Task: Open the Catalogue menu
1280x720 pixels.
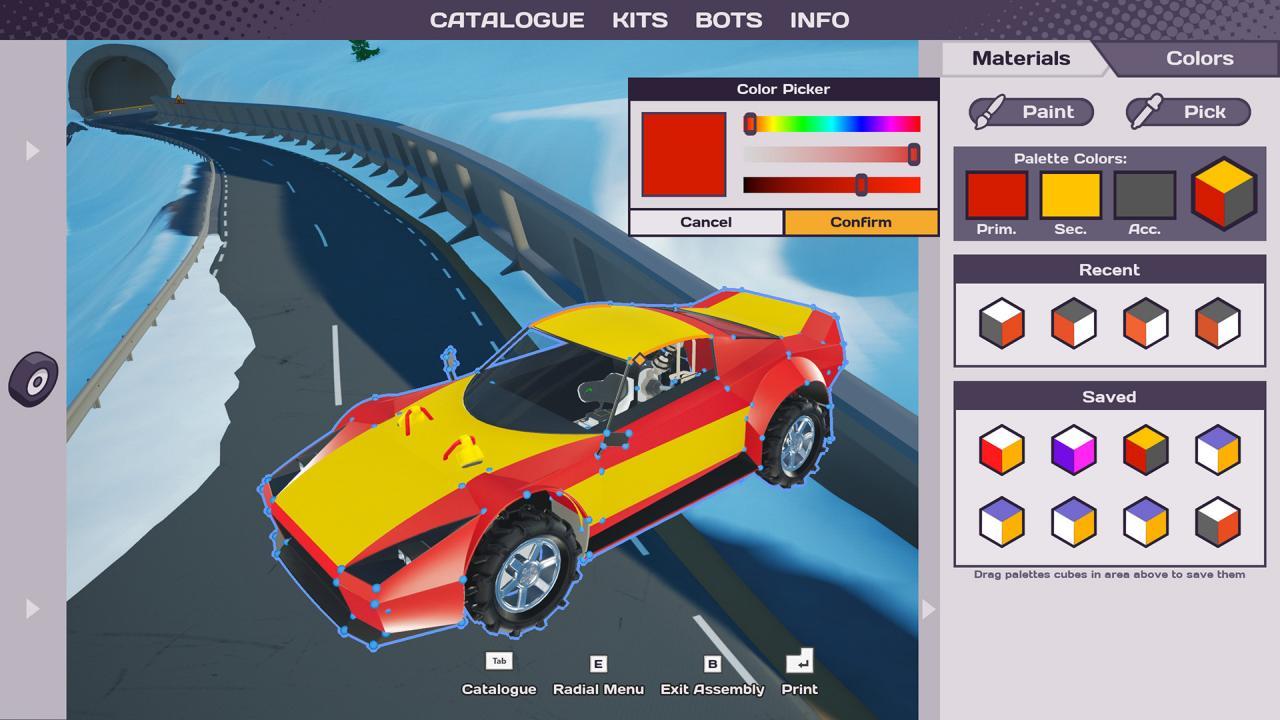Action: pyautogui.click(x=507, y=20)
